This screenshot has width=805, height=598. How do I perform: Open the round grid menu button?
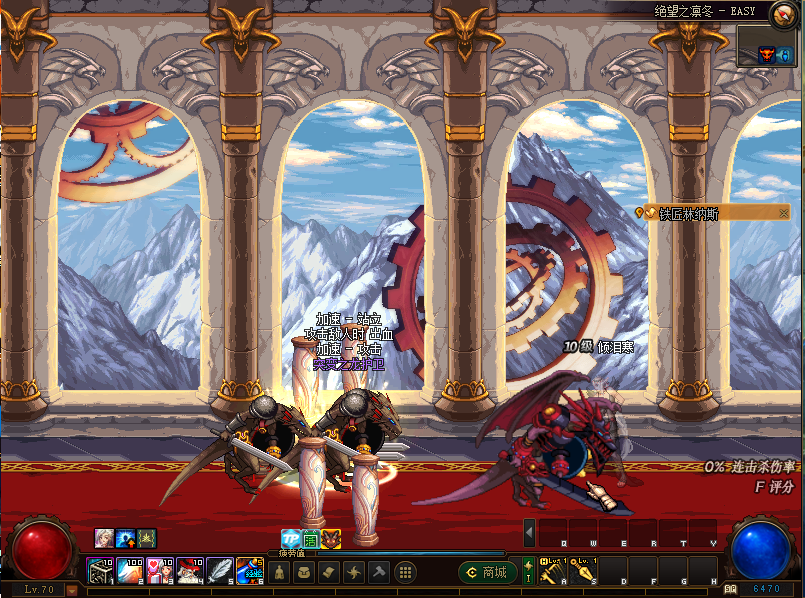coord(406,572)
